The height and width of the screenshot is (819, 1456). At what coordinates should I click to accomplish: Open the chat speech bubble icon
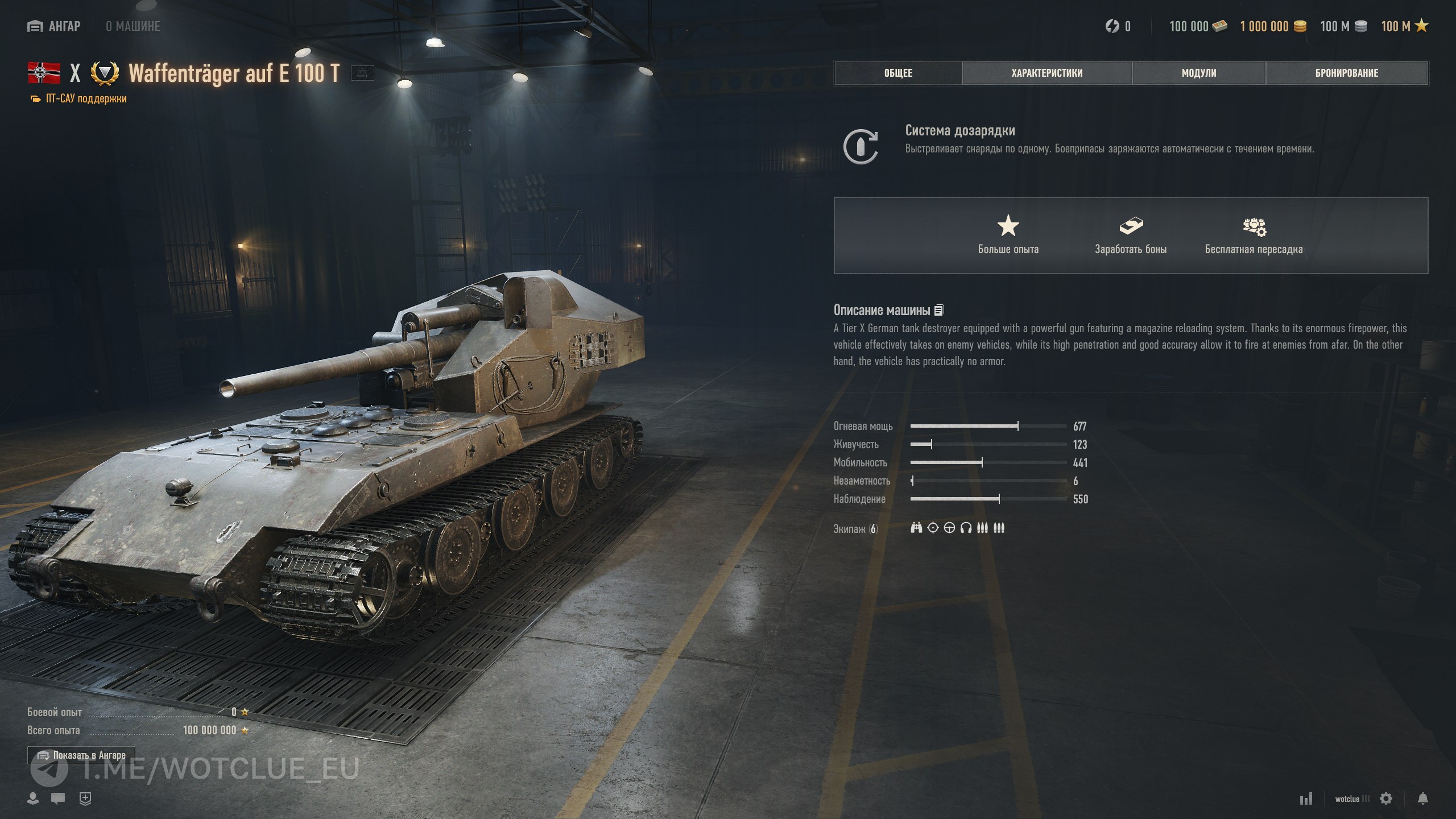(57, 799)
